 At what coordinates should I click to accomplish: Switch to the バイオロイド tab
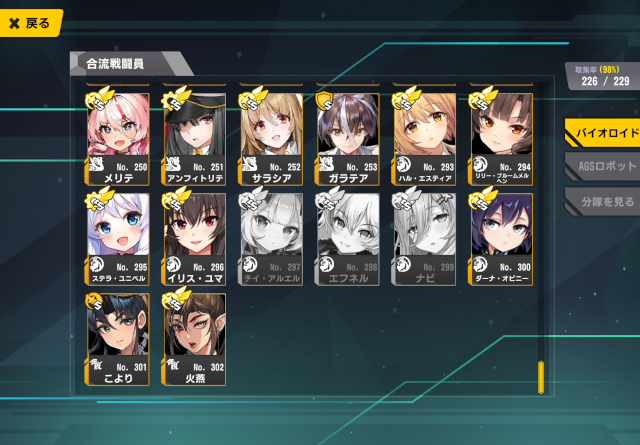[600, 133]
